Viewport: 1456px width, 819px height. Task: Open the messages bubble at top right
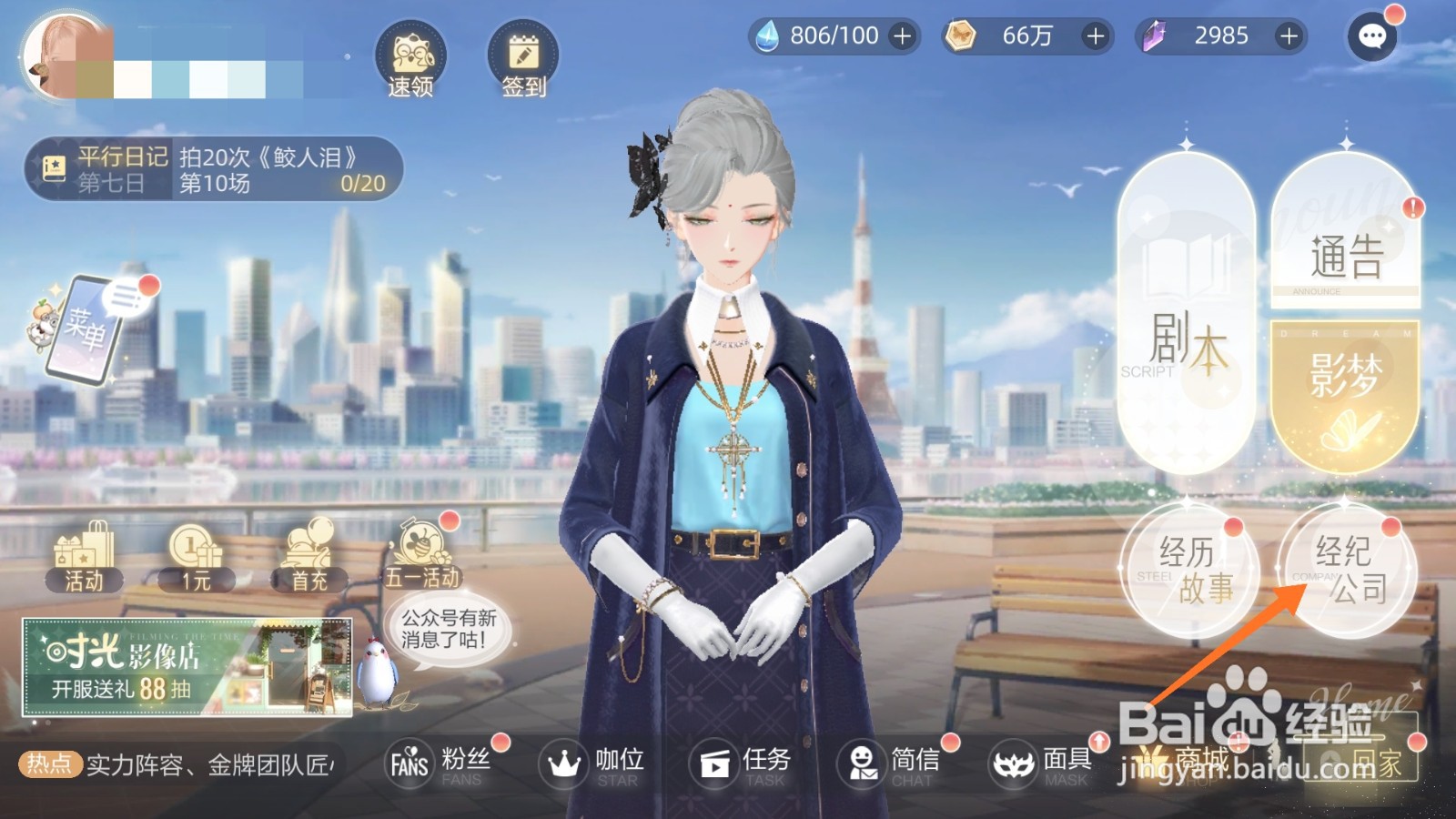click(1372, 35)
